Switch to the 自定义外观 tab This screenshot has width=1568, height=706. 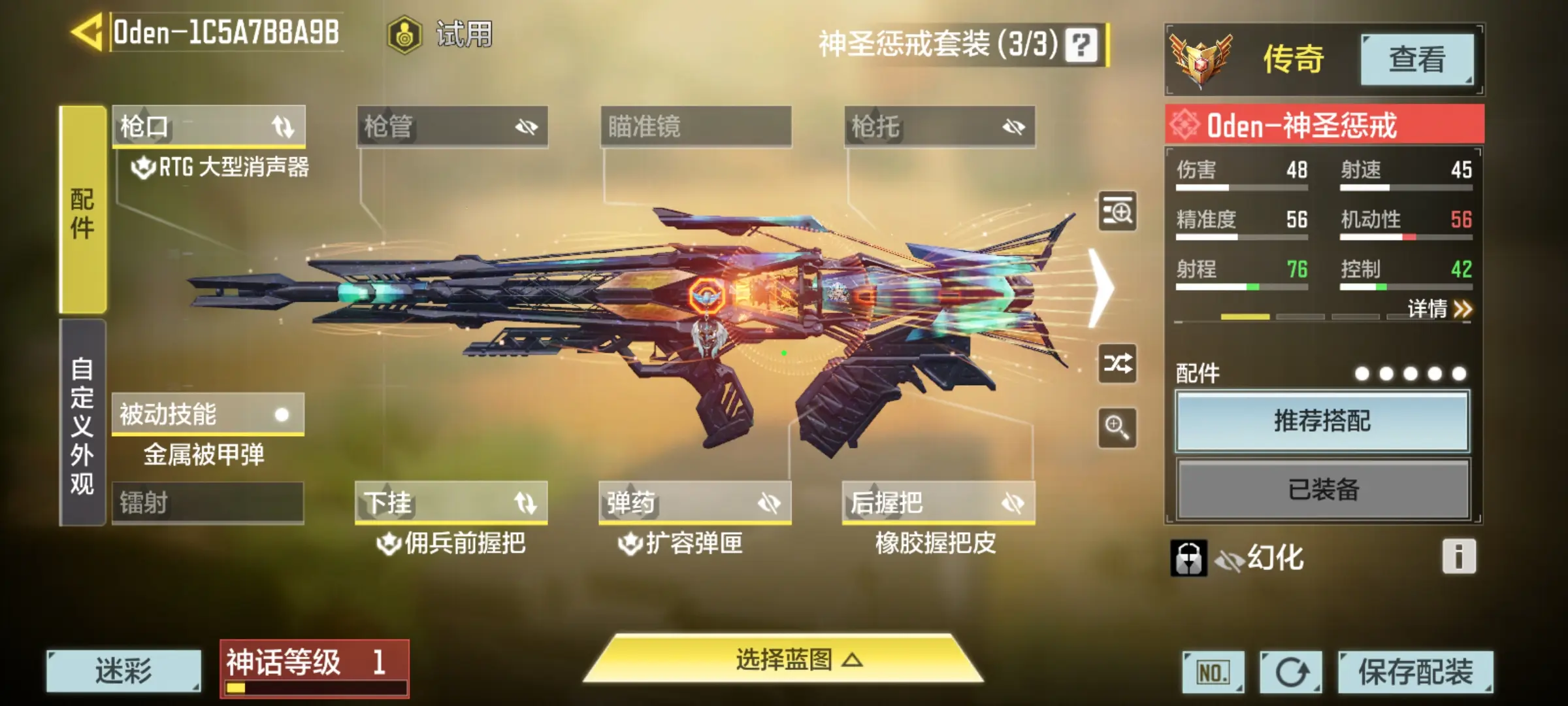coord(83,424)
